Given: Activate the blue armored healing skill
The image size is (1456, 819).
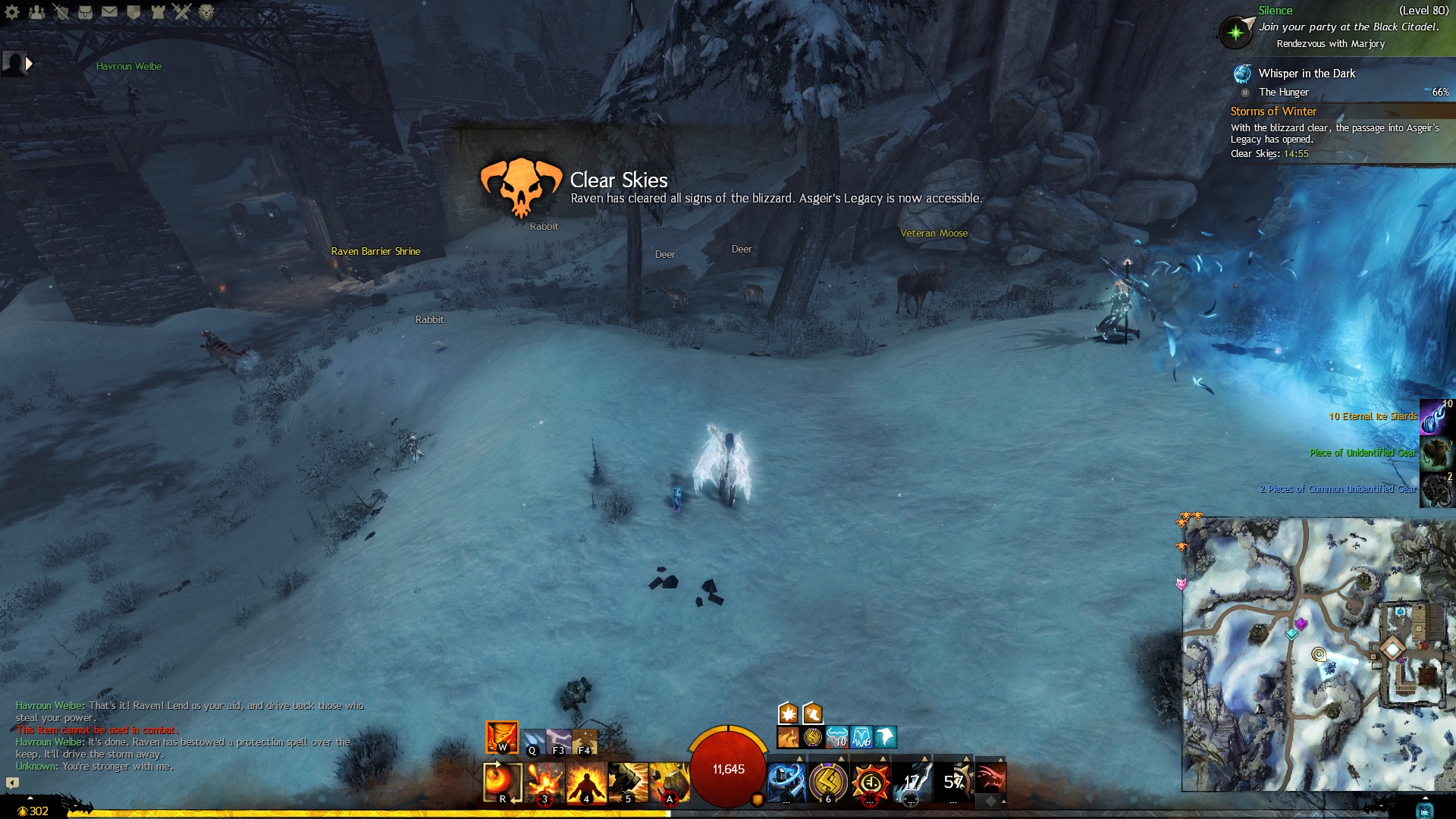Looking at the screenshot, I should point(786,782).
